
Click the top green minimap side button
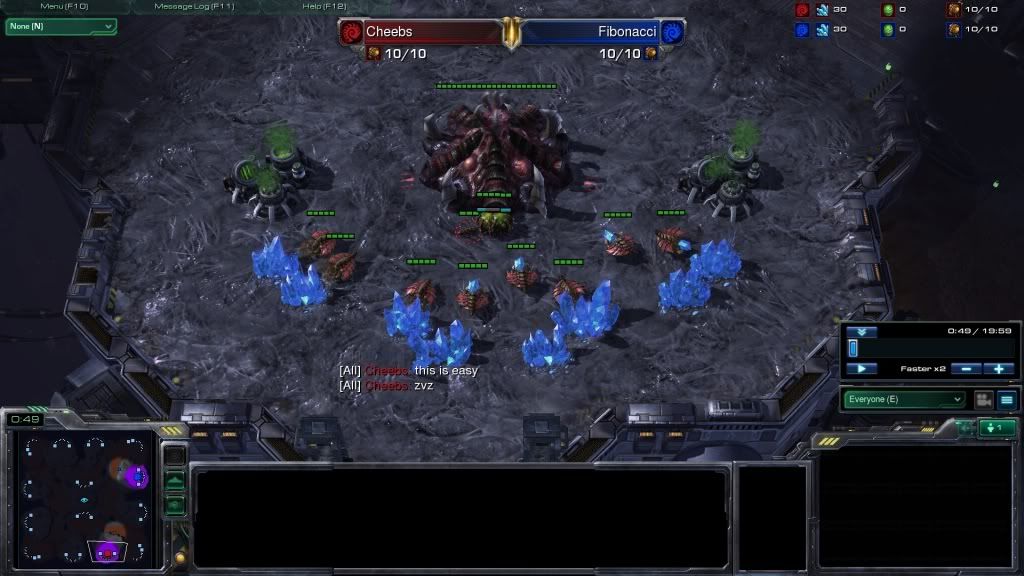coord(175,481)
